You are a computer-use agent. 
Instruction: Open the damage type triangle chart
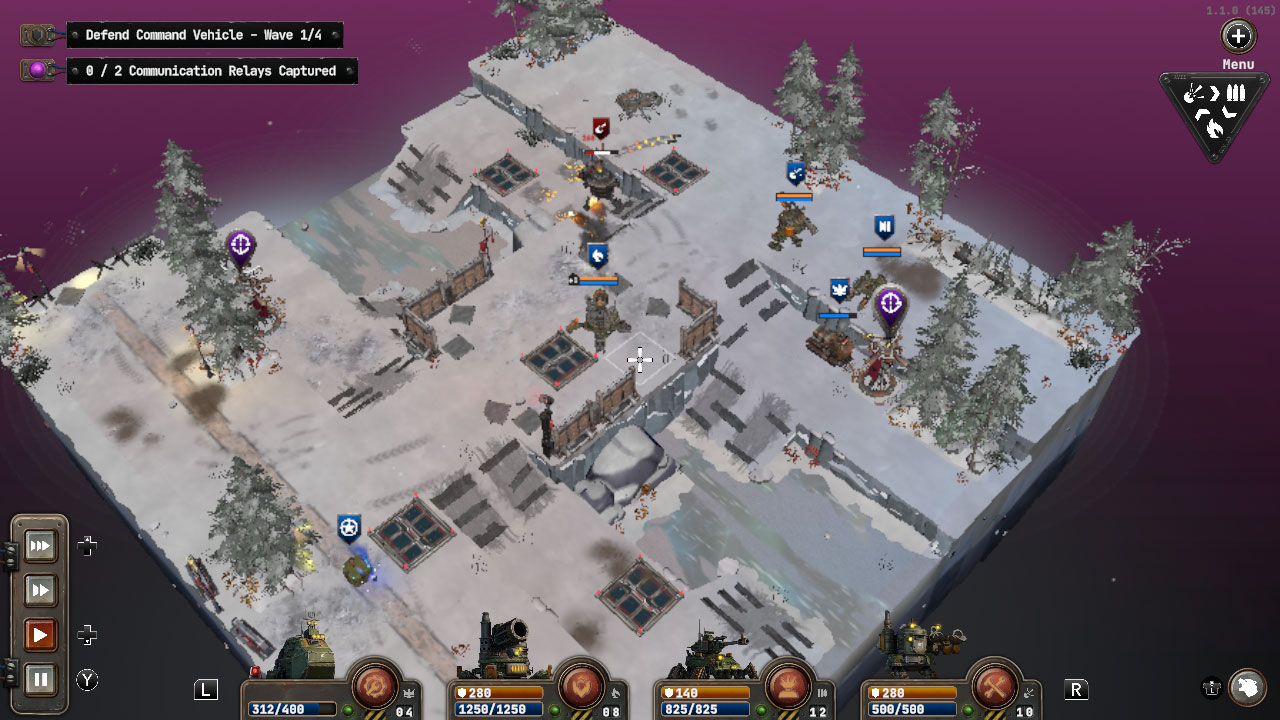[x=1214, y=110]
